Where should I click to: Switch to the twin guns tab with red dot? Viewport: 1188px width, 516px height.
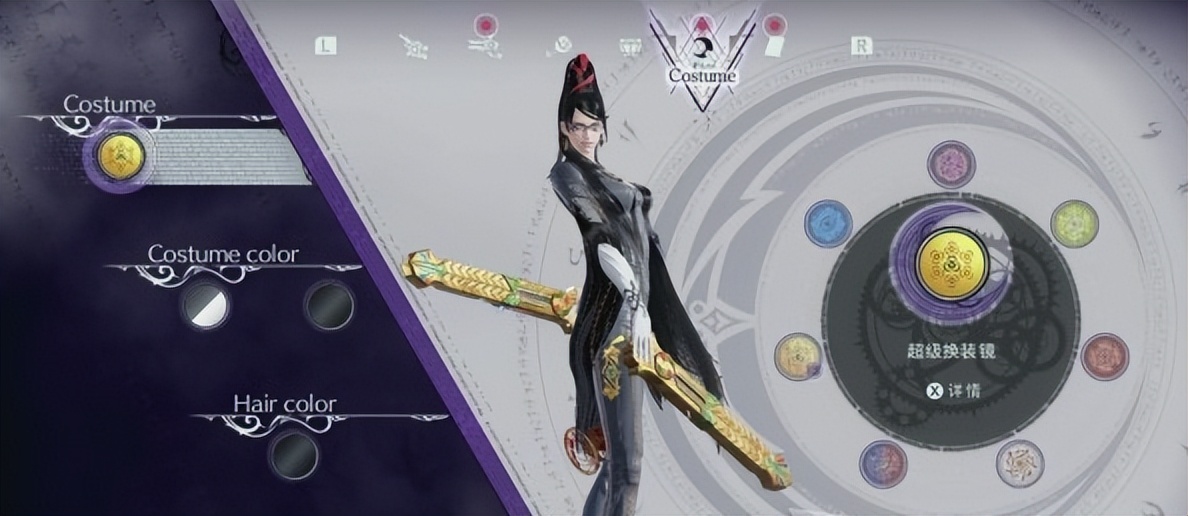click(x=485, y=43)
